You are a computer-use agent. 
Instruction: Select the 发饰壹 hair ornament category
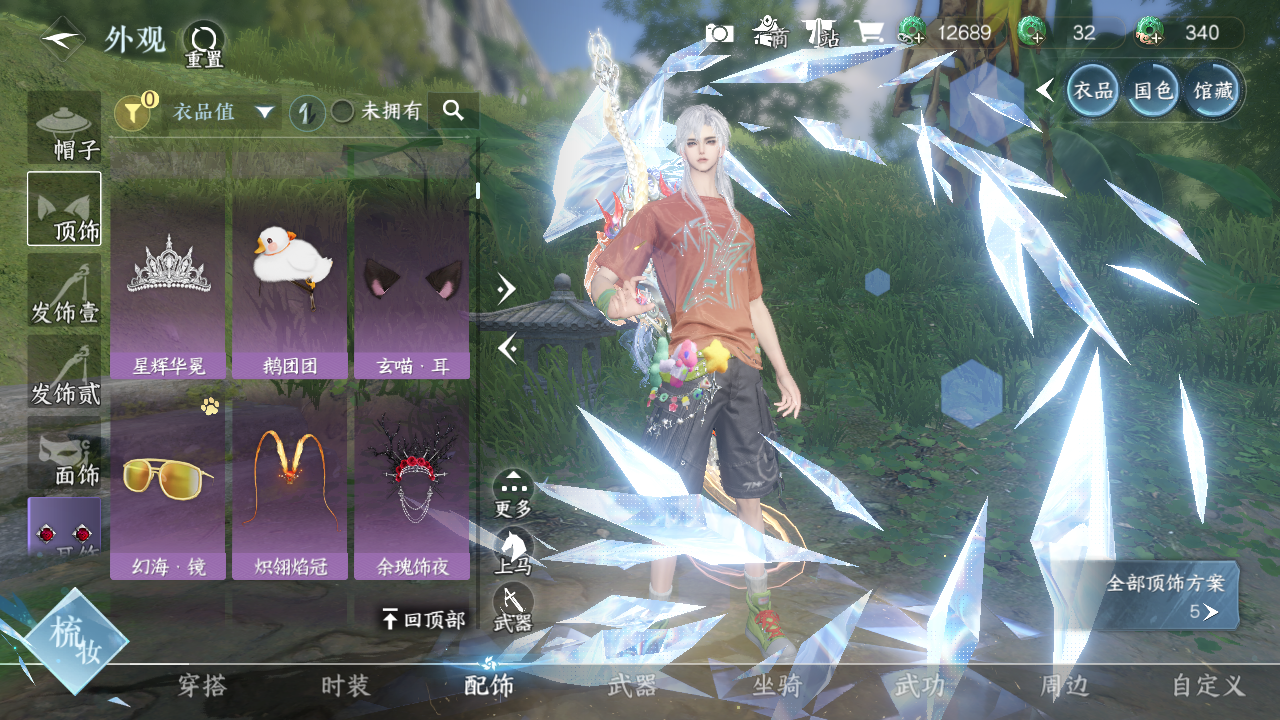click(65, 291)
